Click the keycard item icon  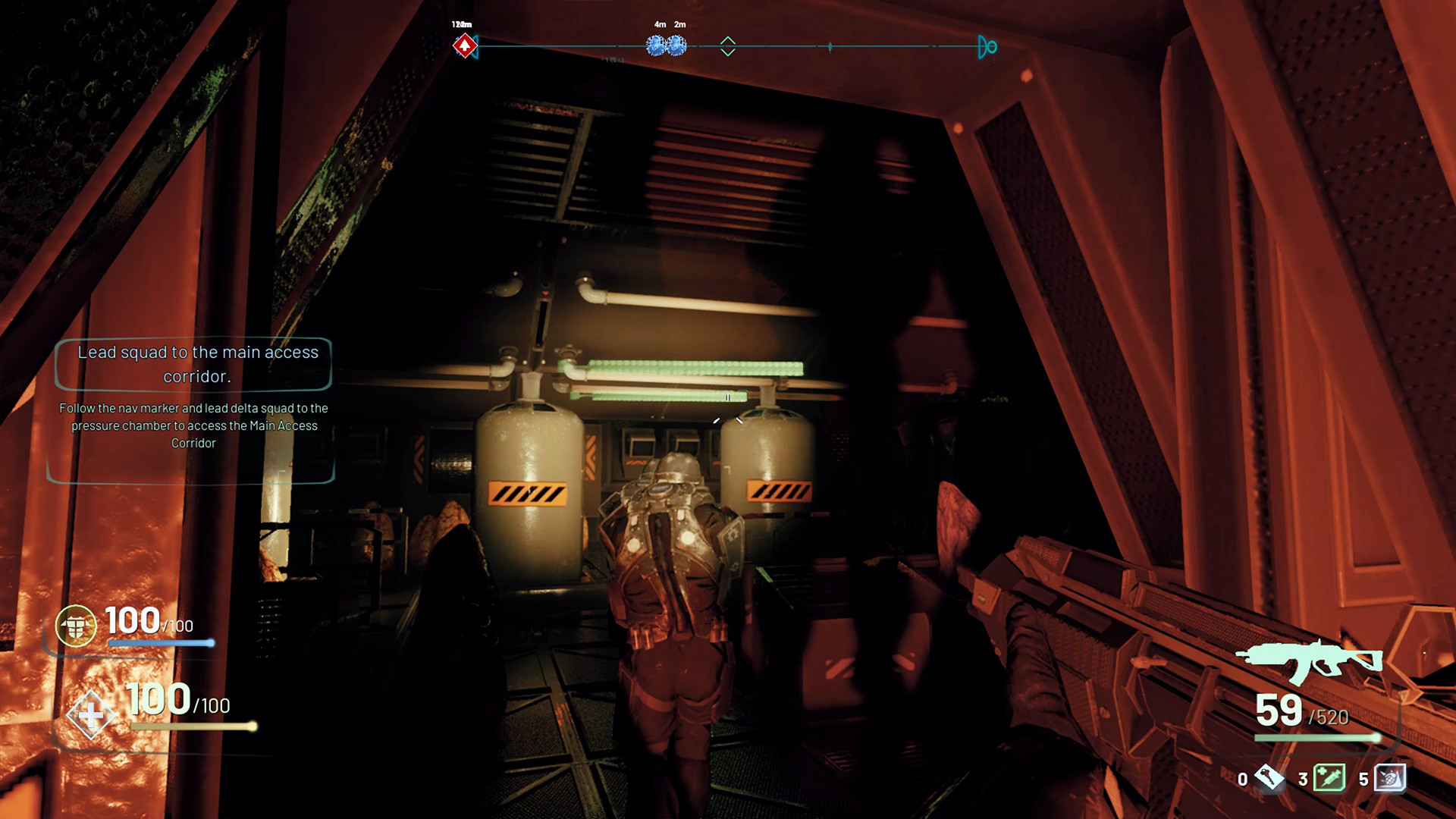(1269, 777)
